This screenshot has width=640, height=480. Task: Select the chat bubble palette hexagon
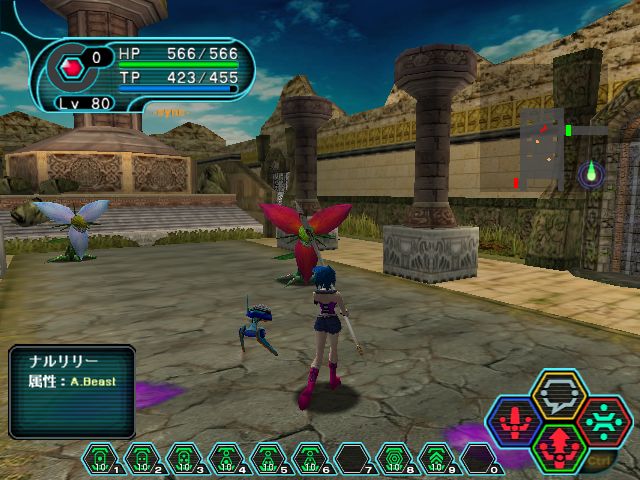coord(559,395)
